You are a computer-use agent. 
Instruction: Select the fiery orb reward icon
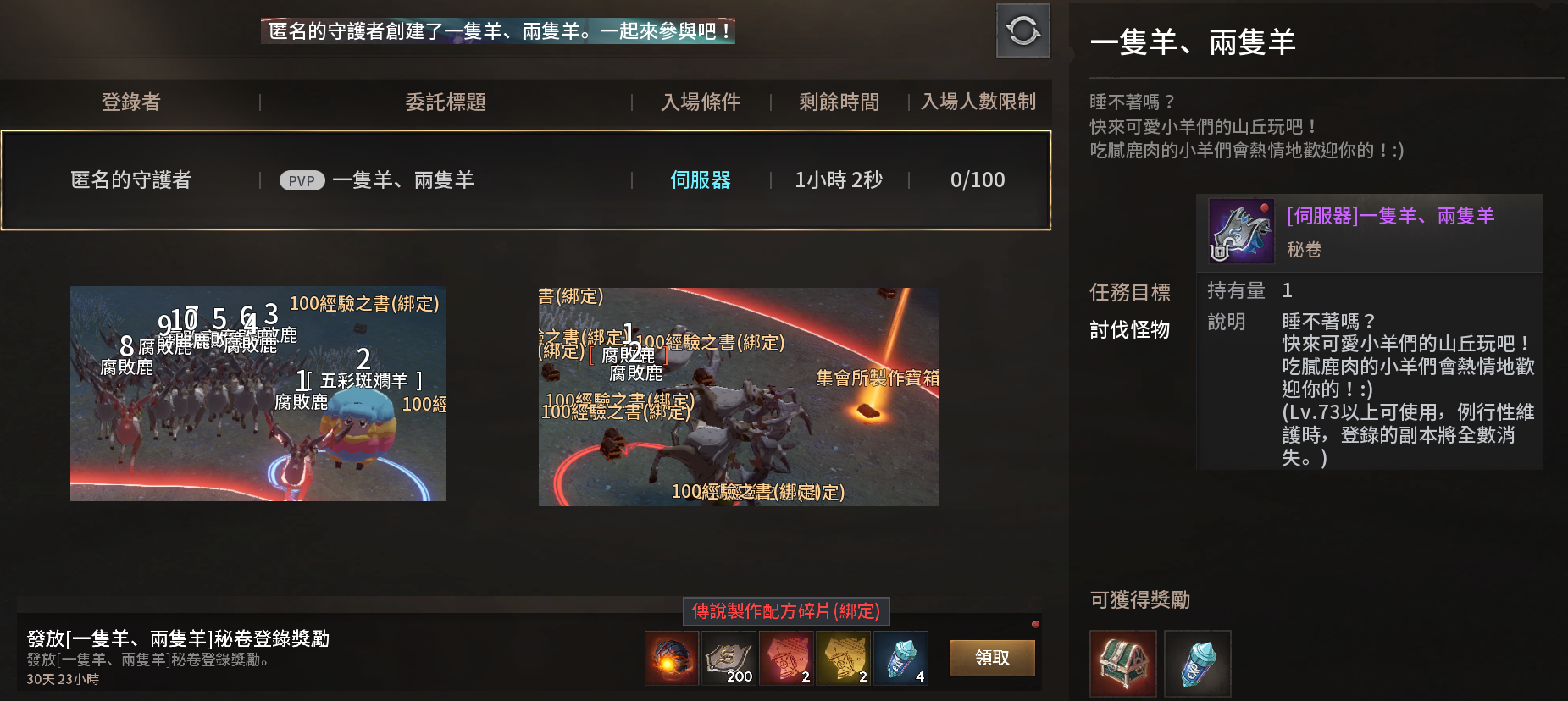[671, 659]
